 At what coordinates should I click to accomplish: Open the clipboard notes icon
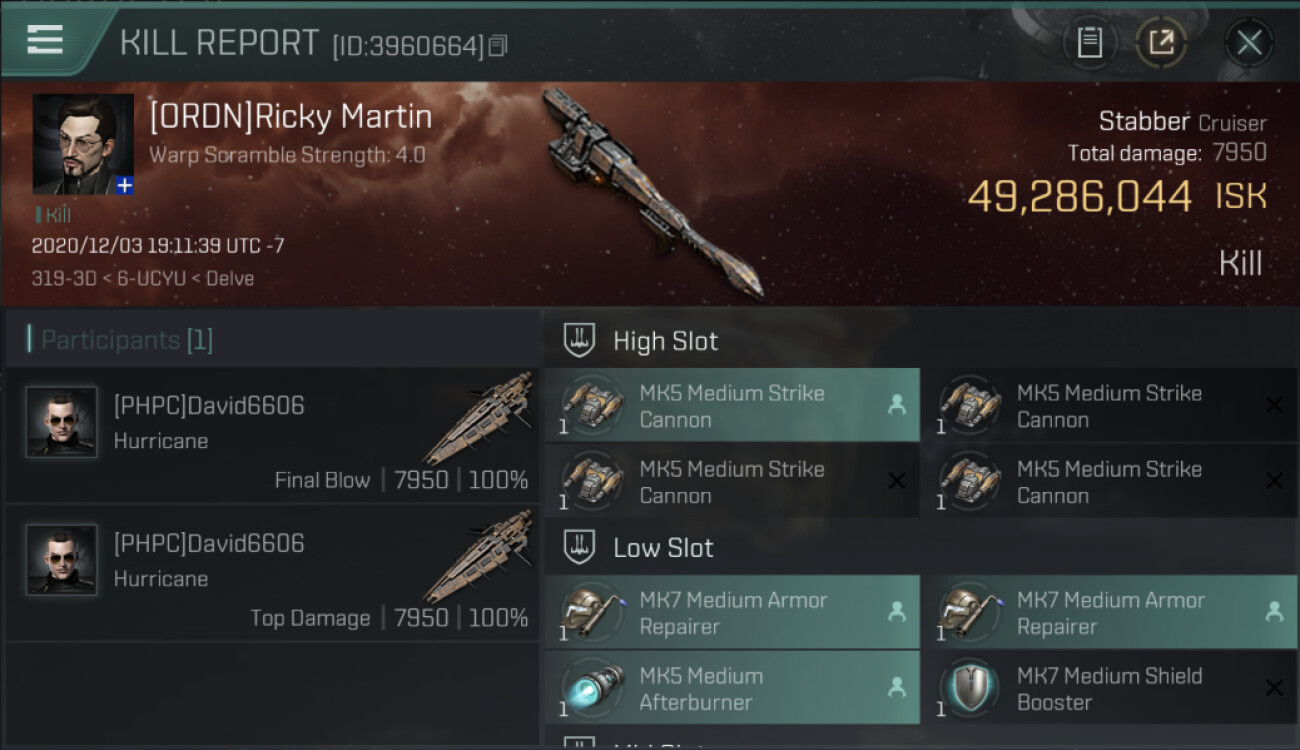coord(1089,43)
